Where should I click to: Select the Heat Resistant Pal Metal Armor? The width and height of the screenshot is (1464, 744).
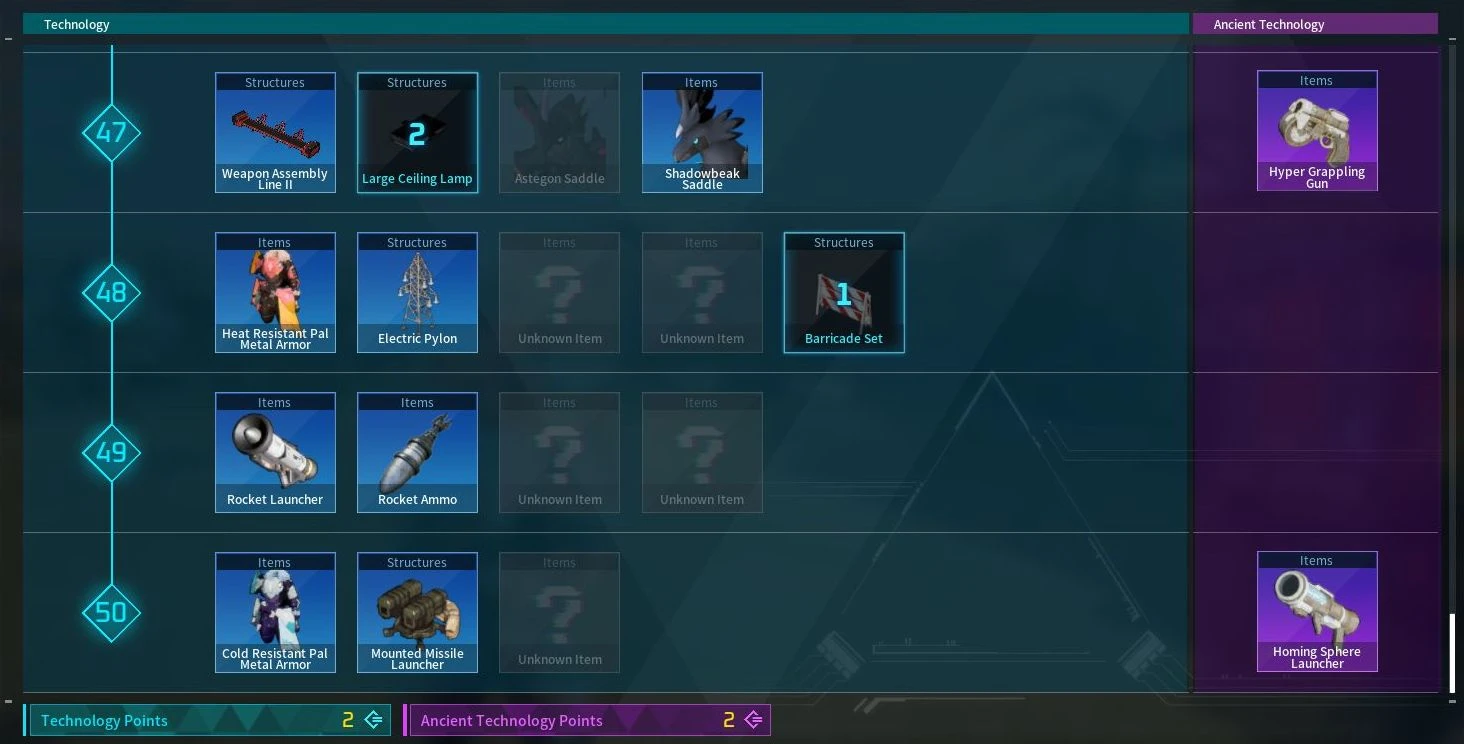[x=275, y=292]
